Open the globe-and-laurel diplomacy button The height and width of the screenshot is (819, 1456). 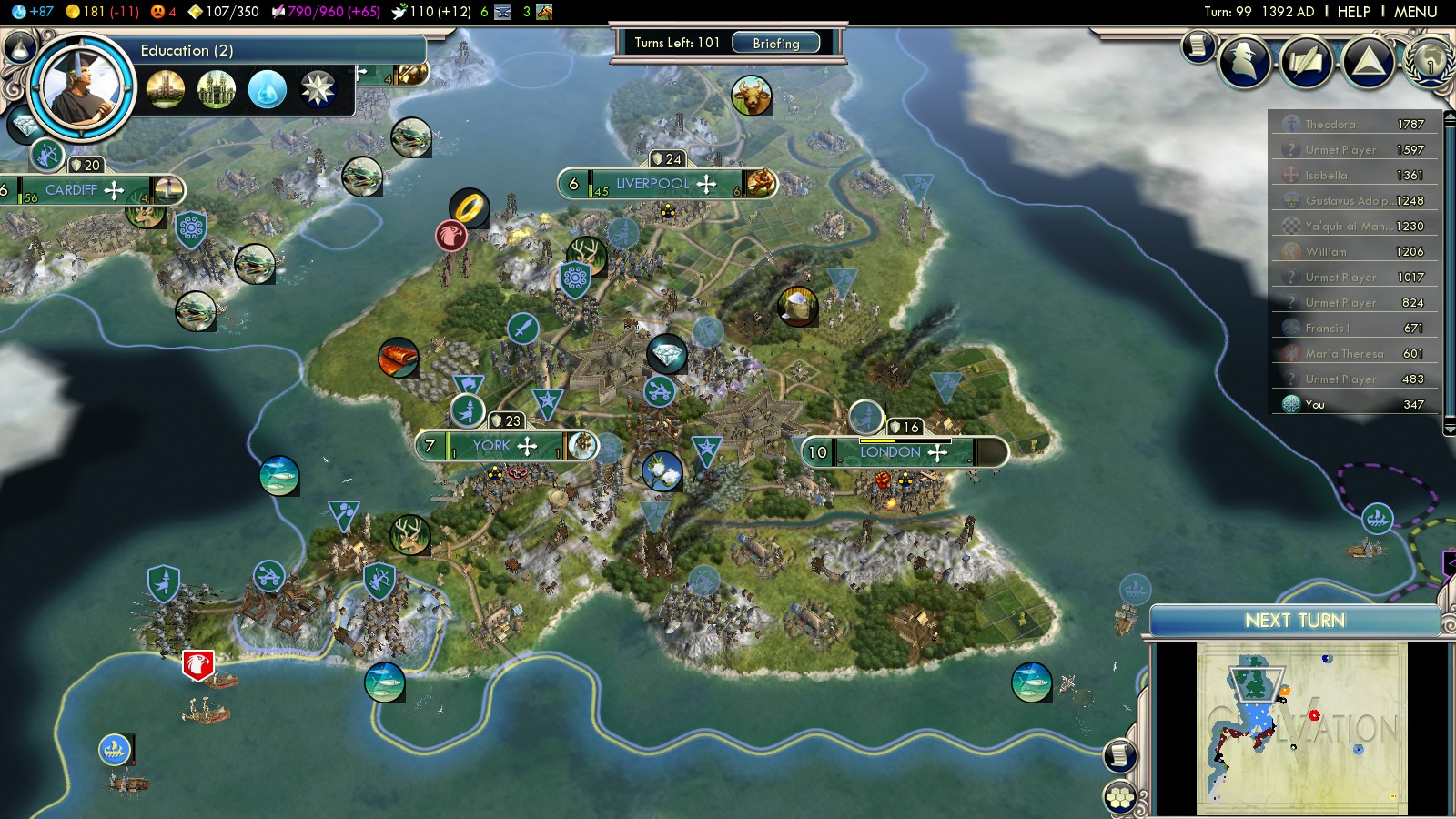coord(1430,60)
